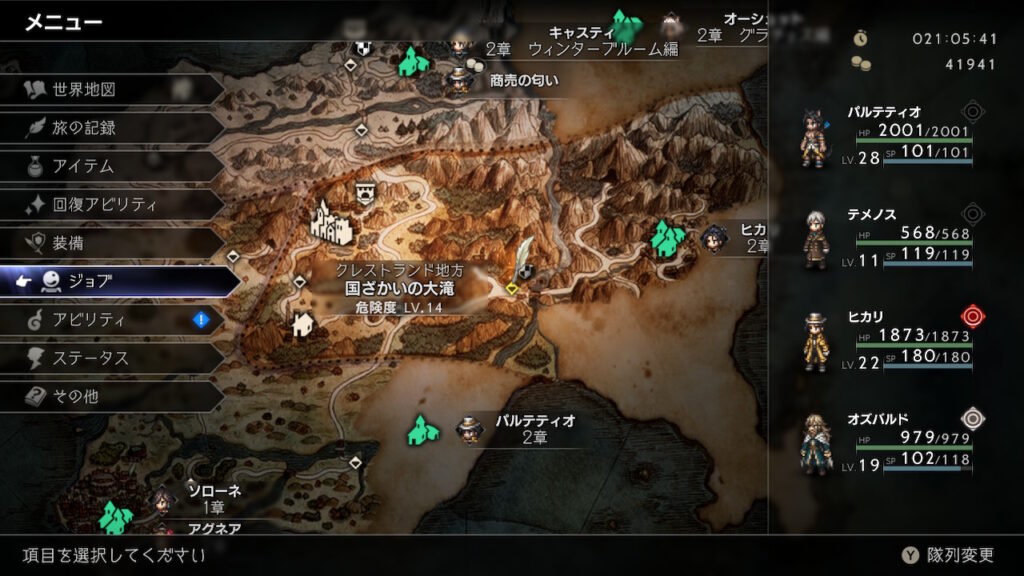
Task: Click the 国ざかいの大滝 location label
Action: click(x=400, y=288)
